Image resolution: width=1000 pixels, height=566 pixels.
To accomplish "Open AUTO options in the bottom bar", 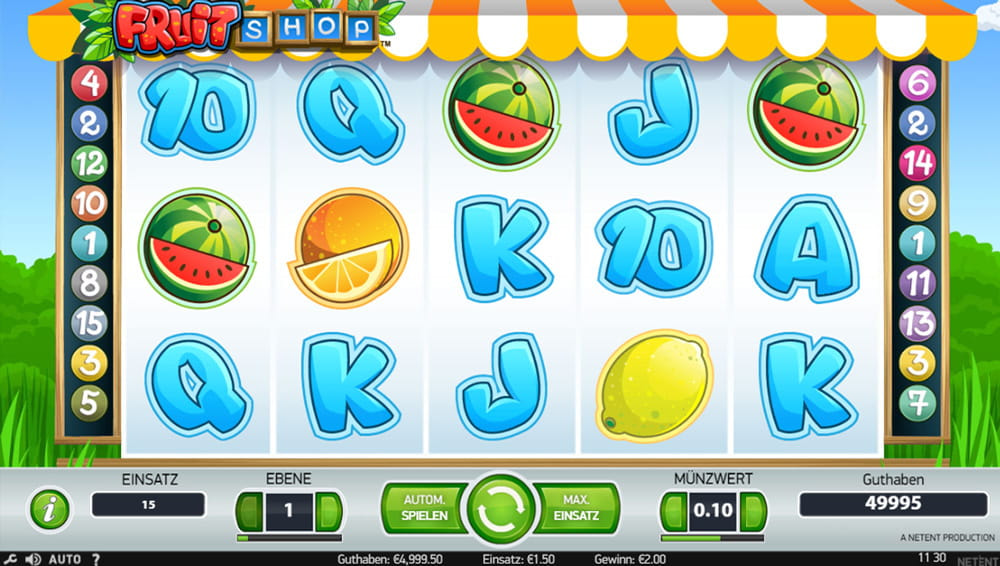I will 65,559.
